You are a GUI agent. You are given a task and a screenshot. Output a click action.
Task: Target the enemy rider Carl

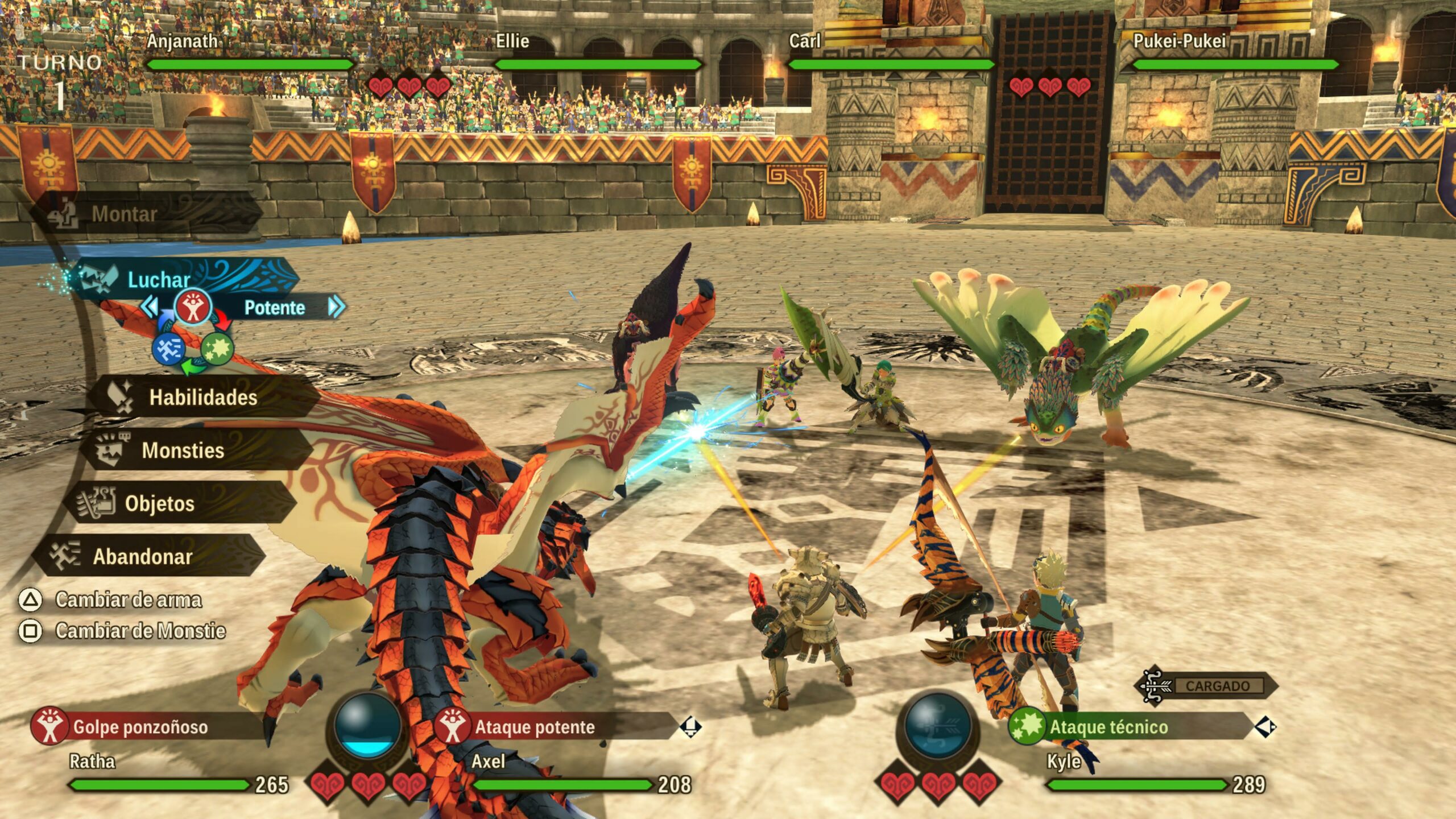[x=804, y=41]
